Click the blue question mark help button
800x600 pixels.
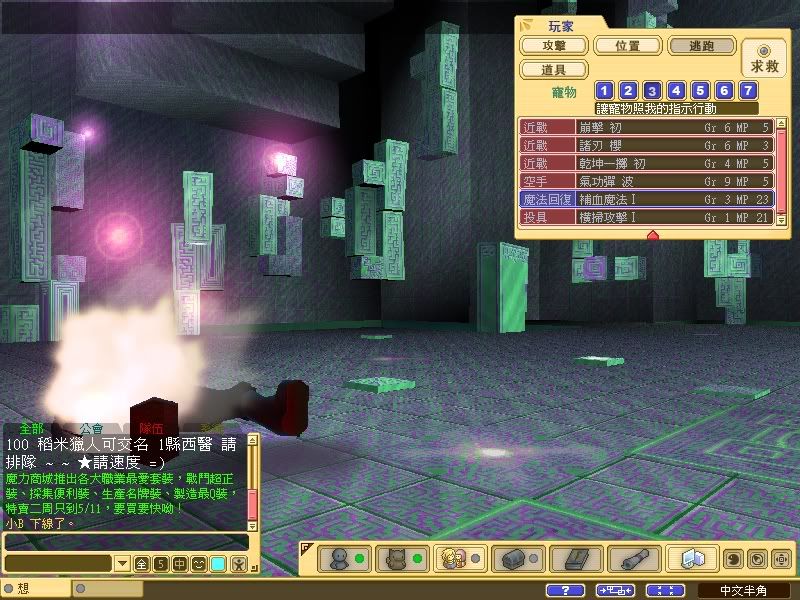[567, 590]
